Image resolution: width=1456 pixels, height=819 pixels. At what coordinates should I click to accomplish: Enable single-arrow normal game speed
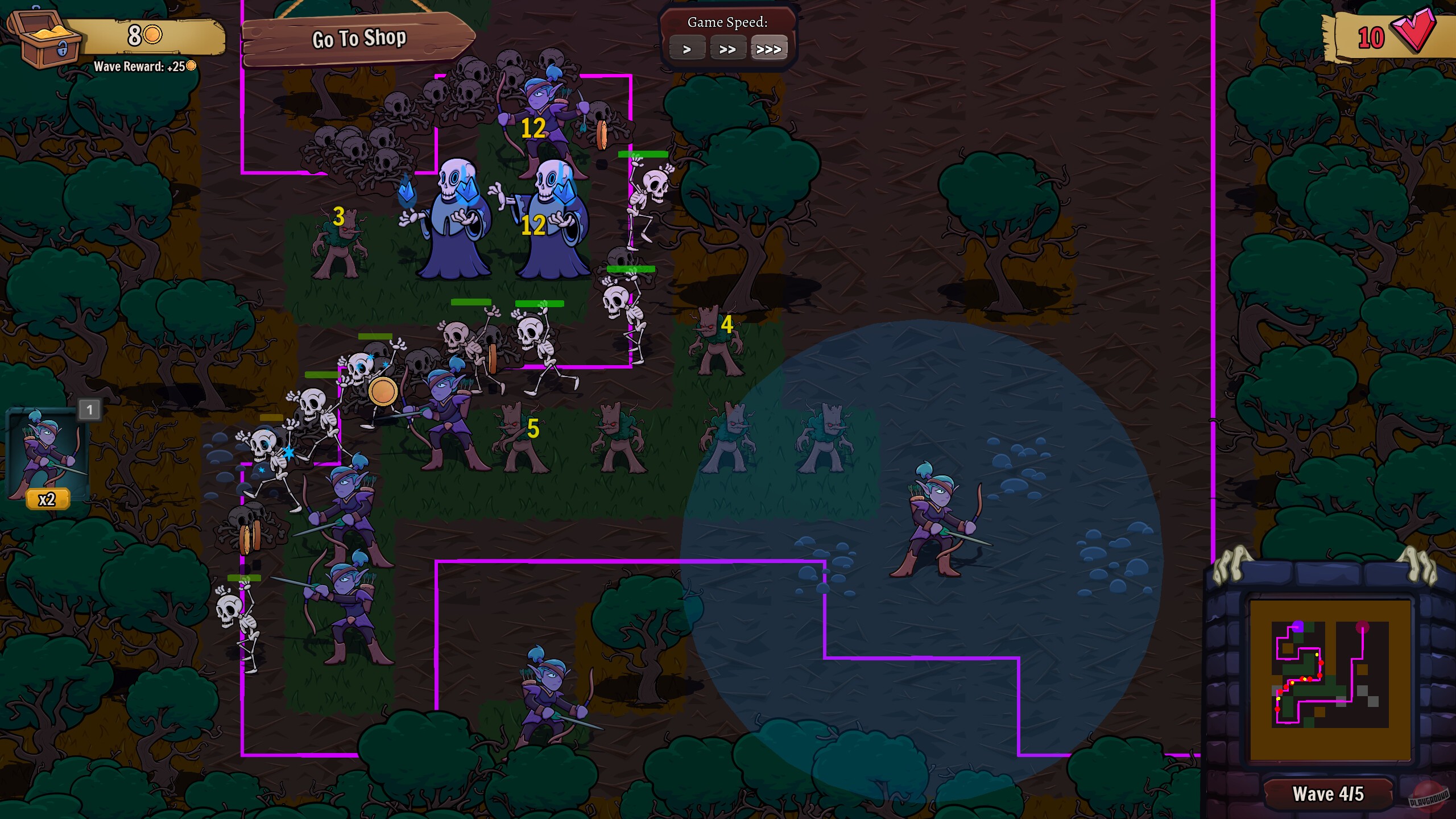[x=688, y=48]
